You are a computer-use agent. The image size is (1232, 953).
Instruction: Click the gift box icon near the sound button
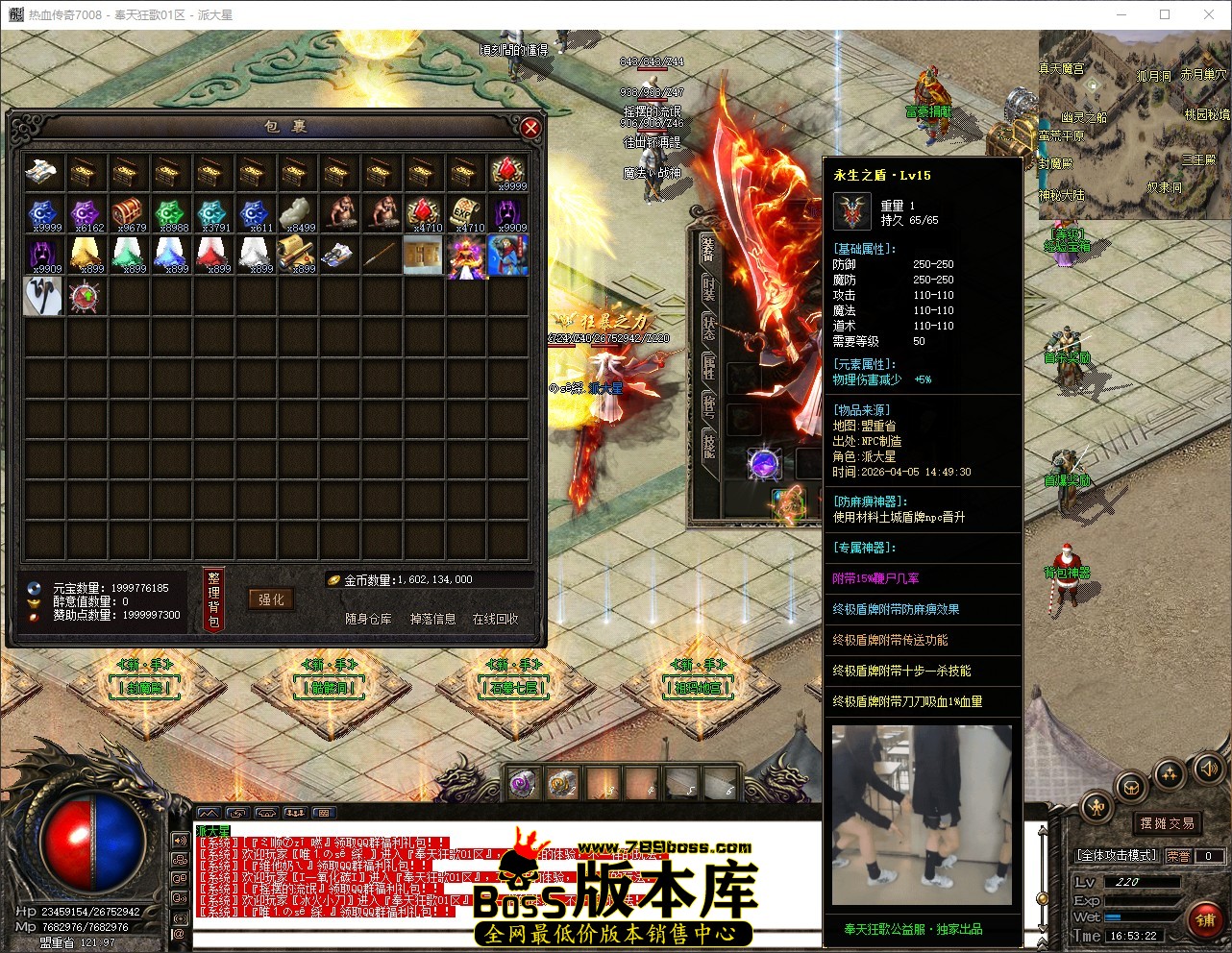[x=1131, y=788]
